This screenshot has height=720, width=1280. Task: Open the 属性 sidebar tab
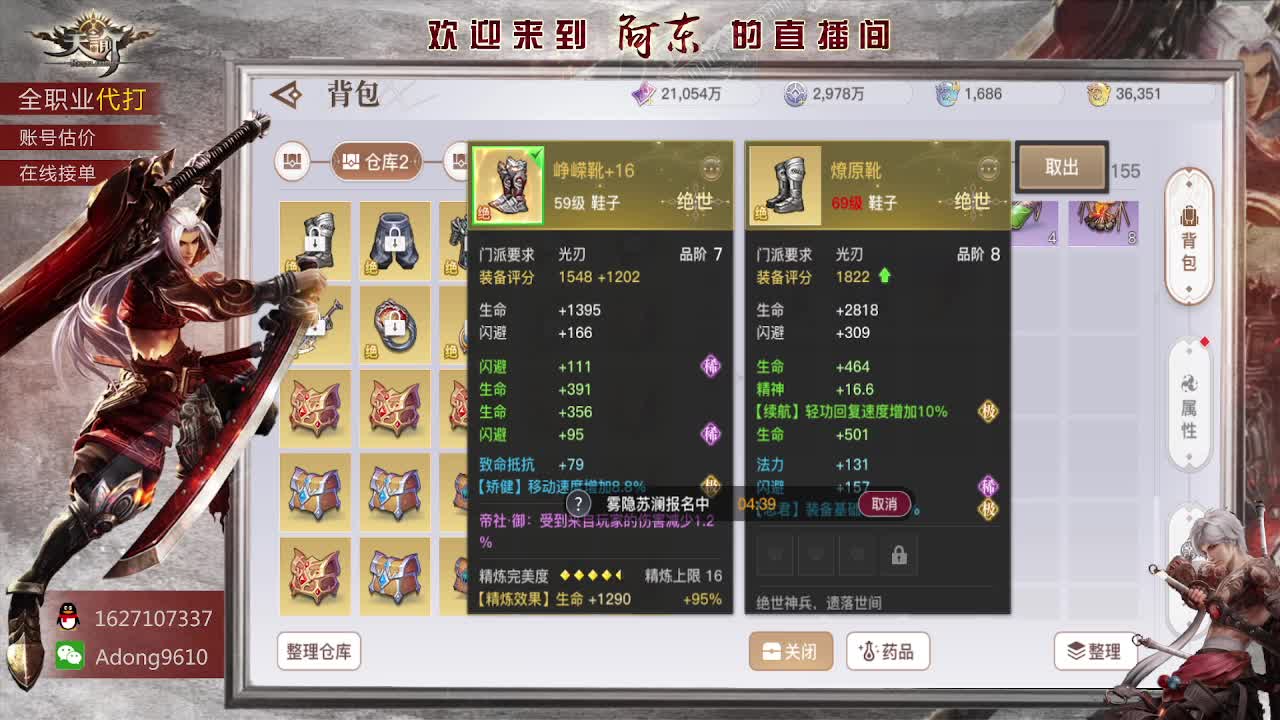tap(1190, 405)
